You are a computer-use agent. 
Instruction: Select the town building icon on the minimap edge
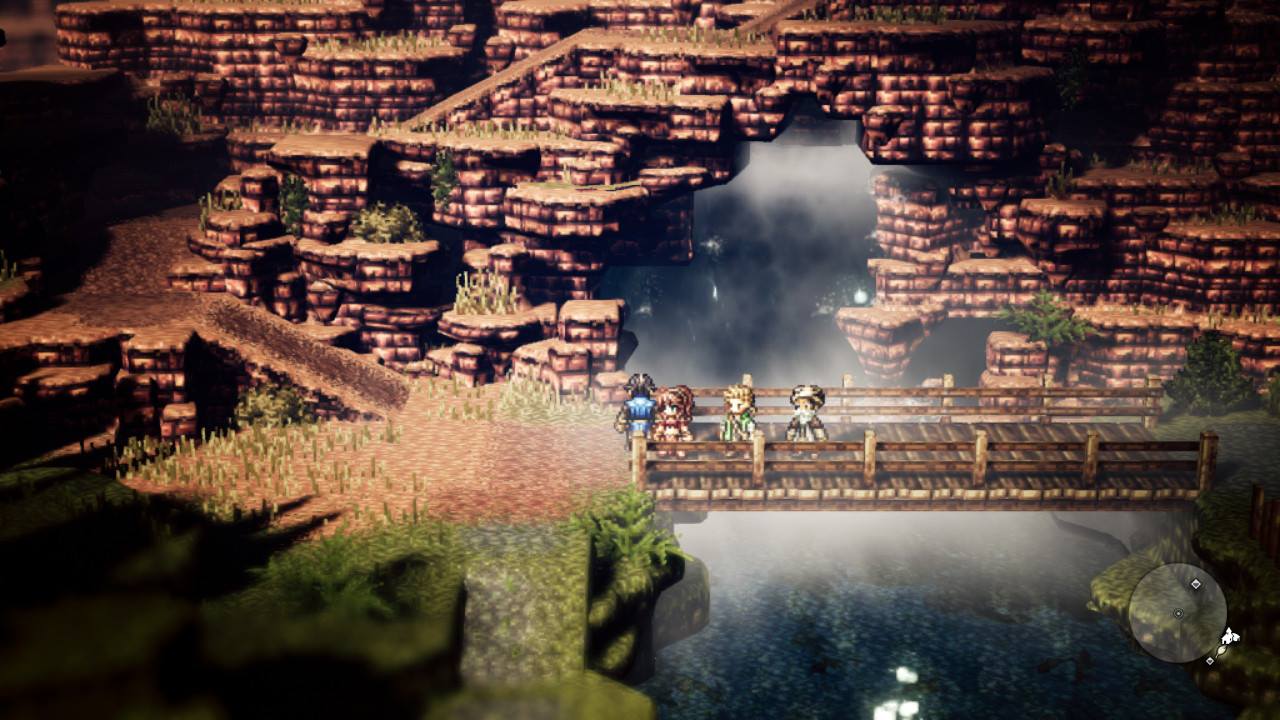(x=1229, y=636)
